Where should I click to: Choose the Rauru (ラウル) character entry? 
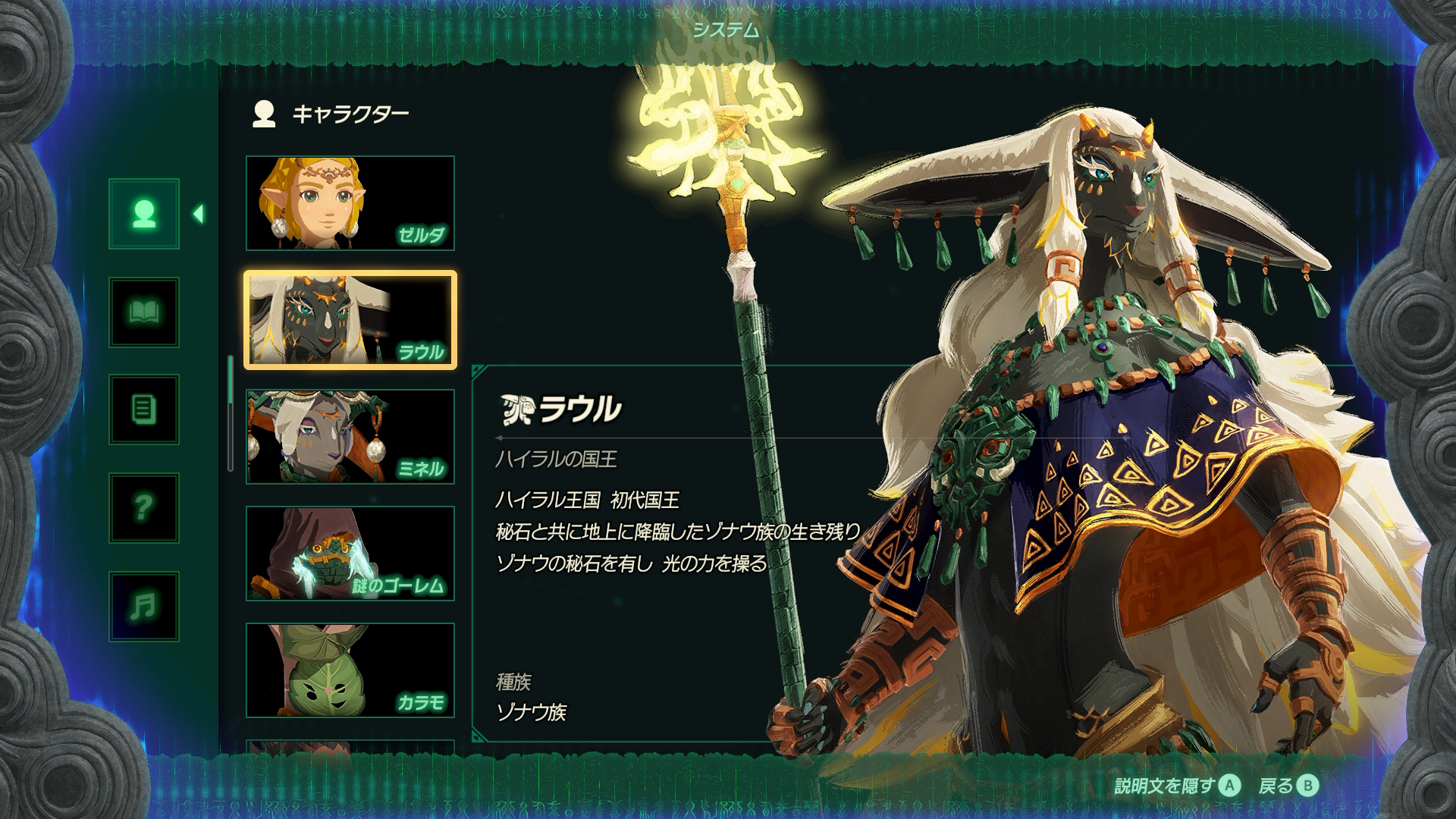(350, 320)
